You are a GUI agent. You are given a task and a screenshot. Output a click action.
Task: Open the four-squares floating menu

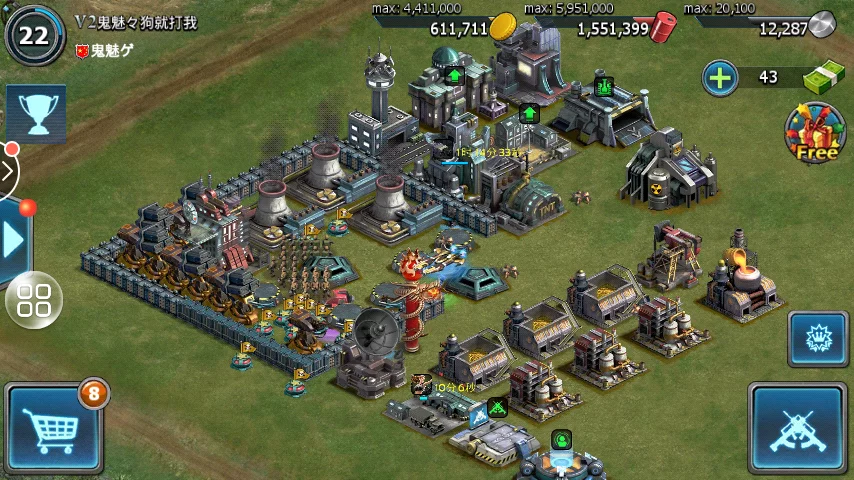[34, 299]
